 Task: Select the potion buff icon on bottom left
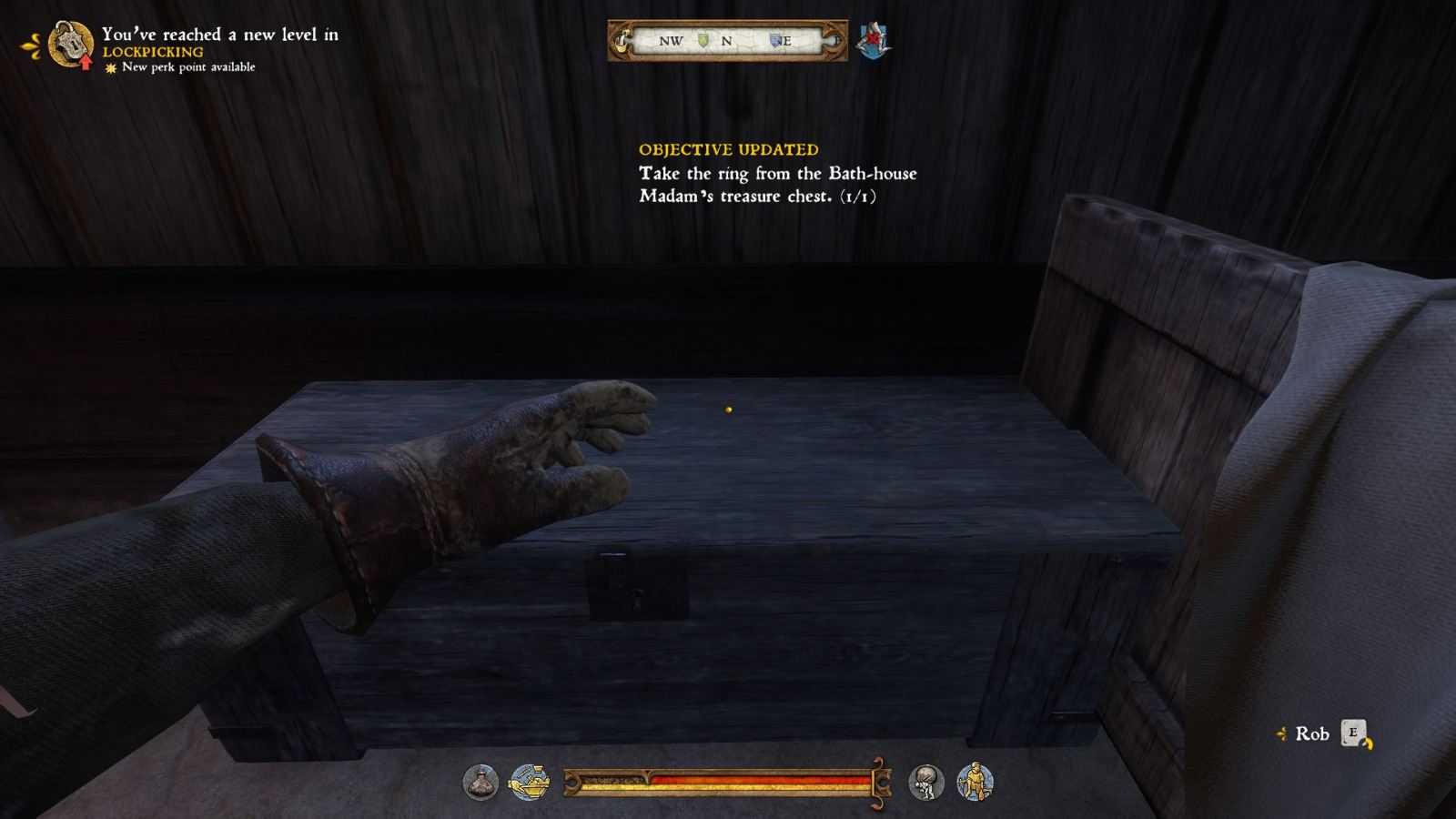pyautogui.click(x=480, y=783)
